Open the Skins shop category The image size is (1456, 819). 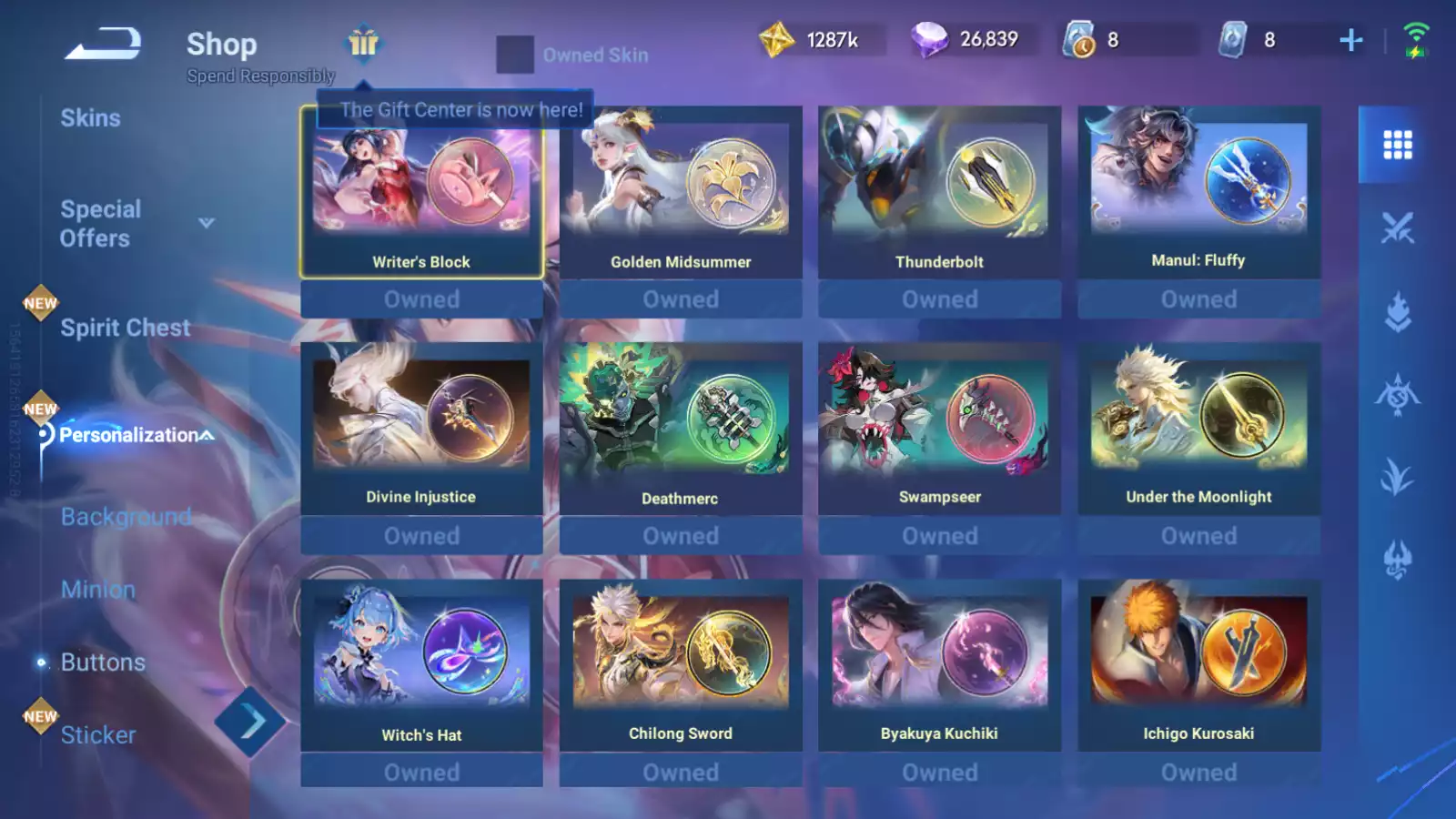point(90,118)
